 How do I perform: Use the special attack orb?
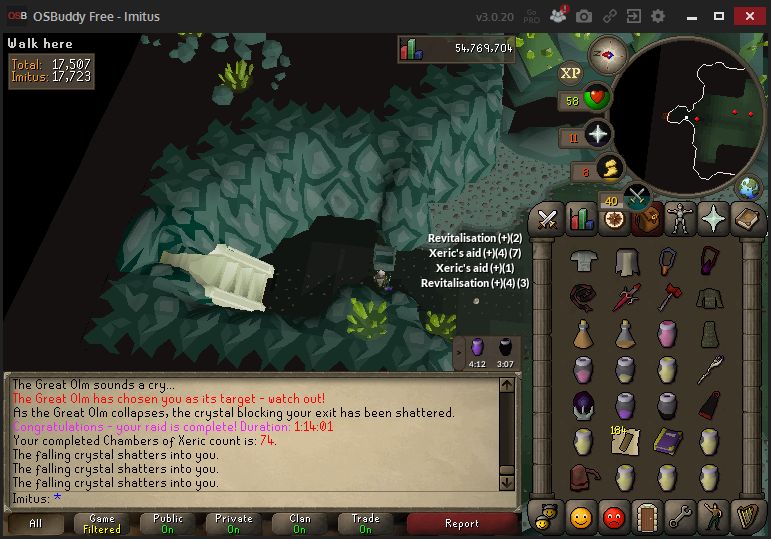click(636, 196)
